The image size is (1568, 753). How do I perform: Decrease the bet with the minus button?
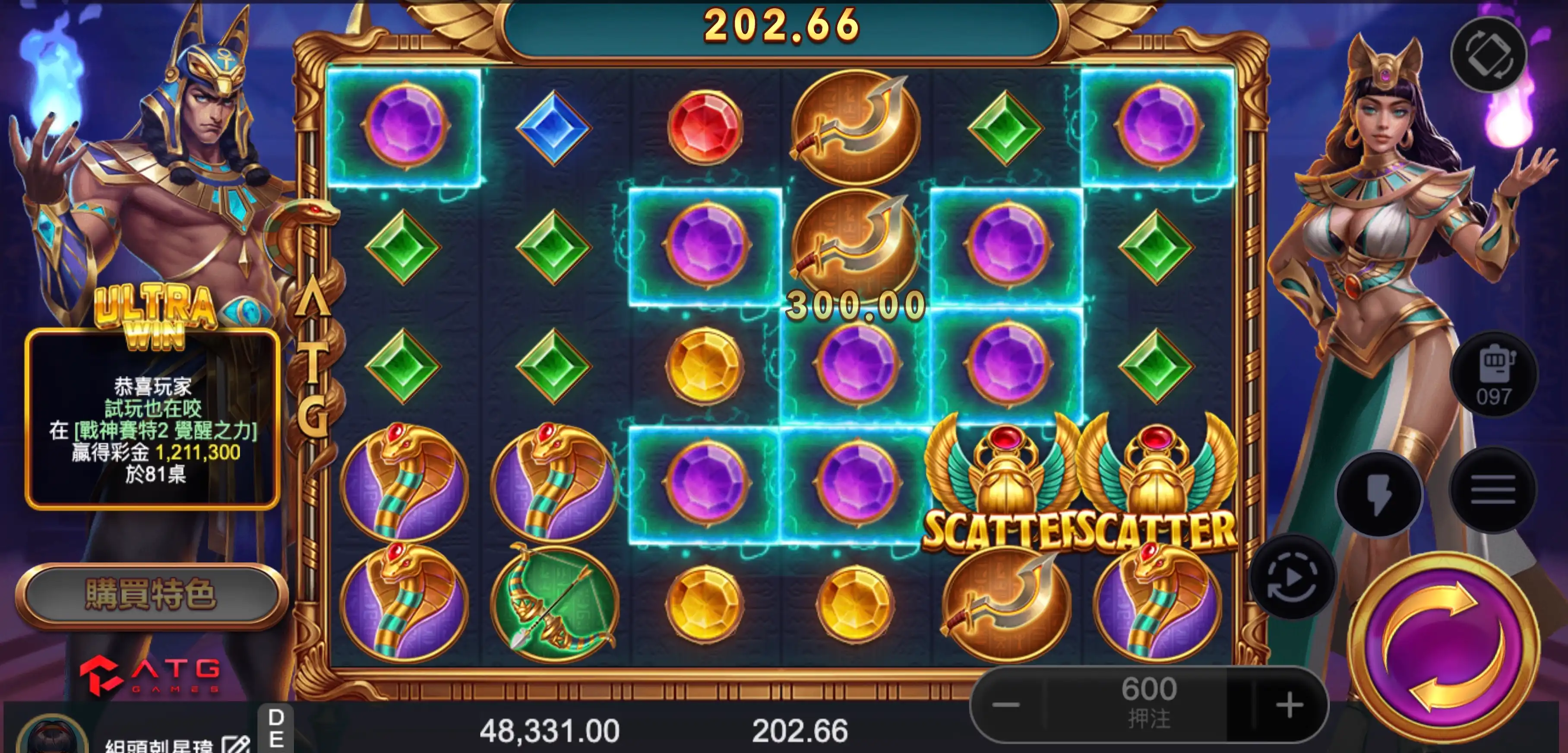[x=1005, y=706]
